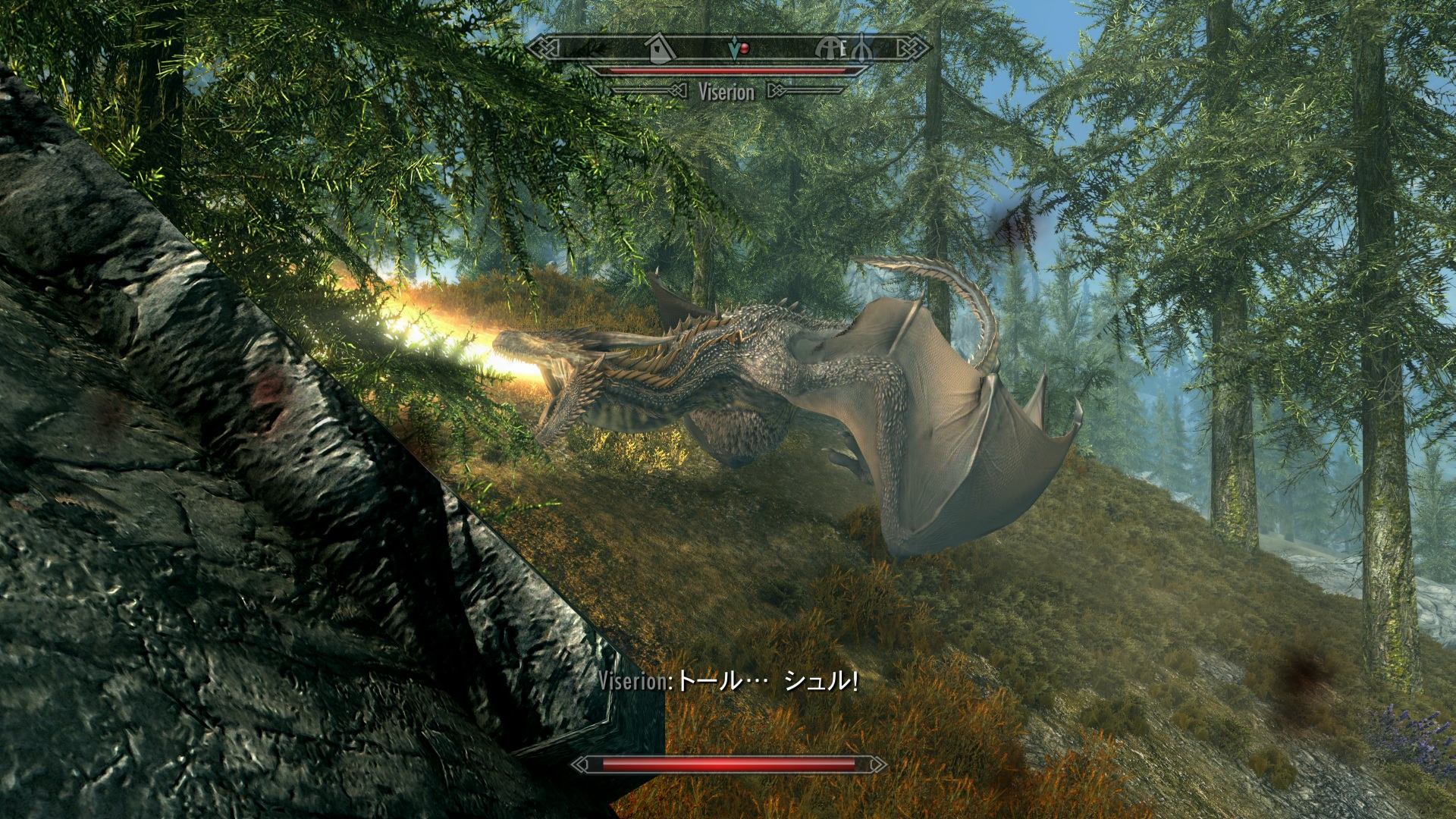Click the trident-shaped landmark compass marker
Image resolution: width=1456 pixels, height=819 pixels.
click(861, 49)
